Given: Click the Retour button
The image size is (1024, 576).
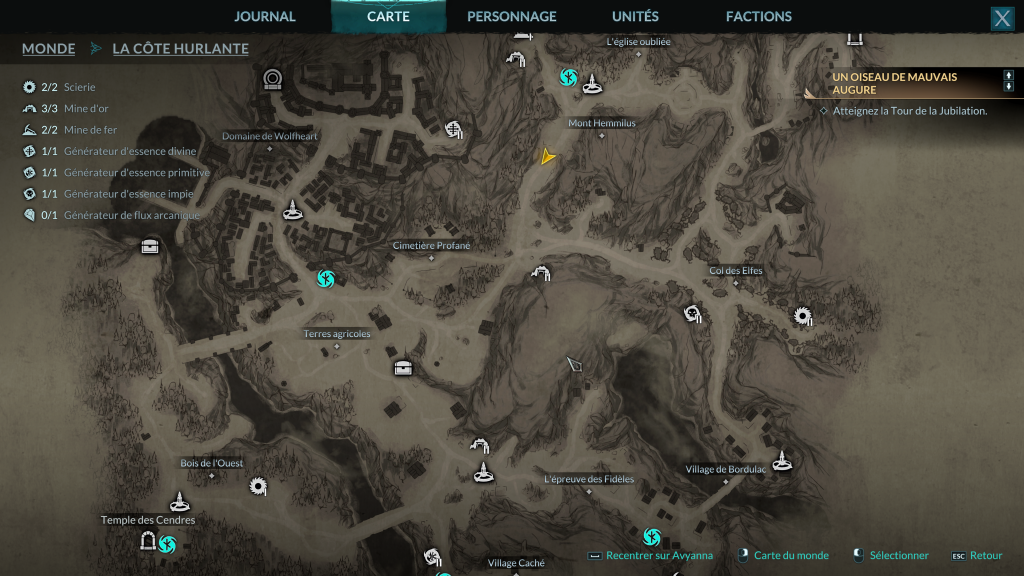Looking at the screenshot, I should [985, 556].
